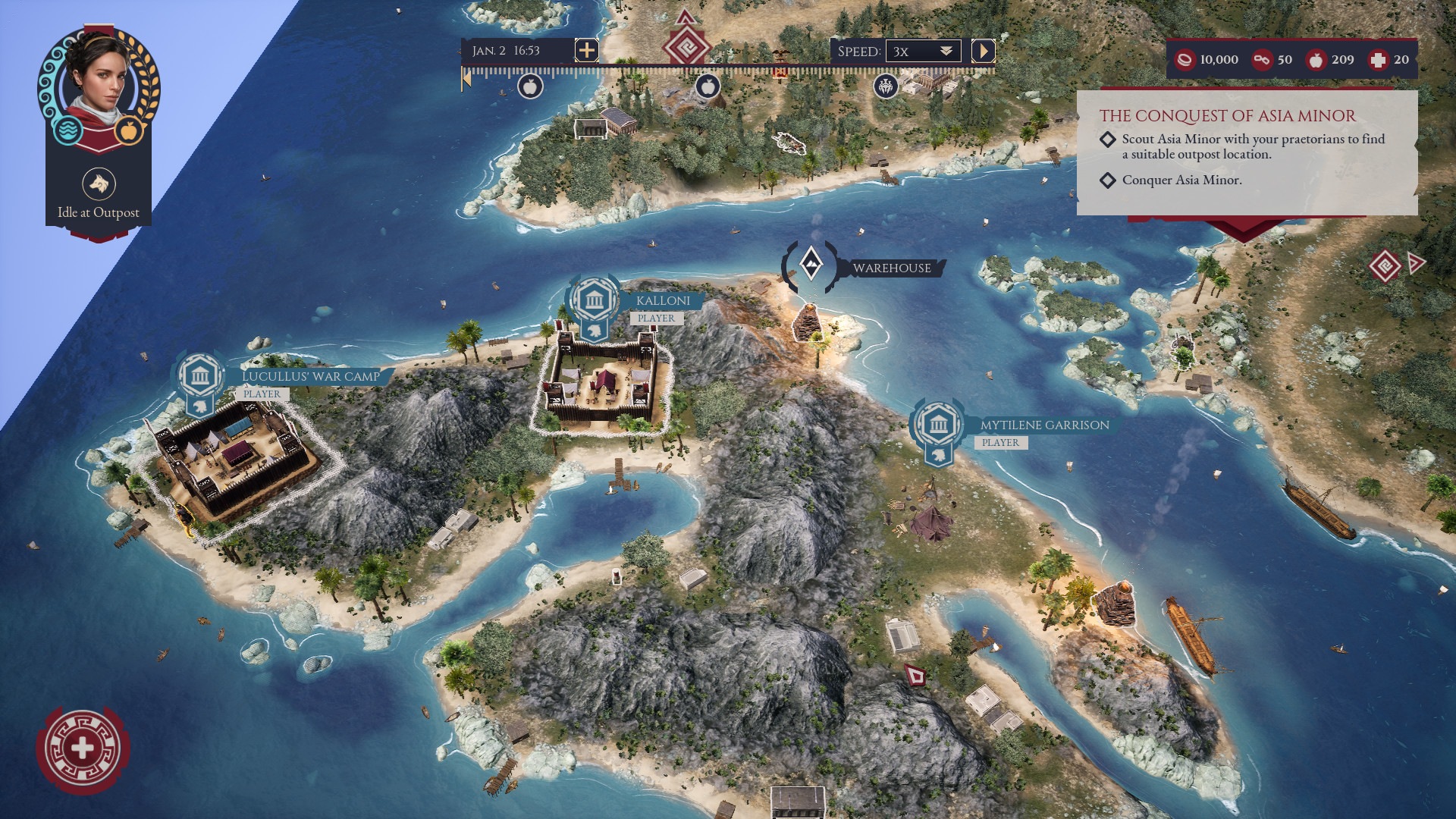Toggle the 'Conquer Asia Minor' objective diamond
The height and width of the screenshot is (819, 1456).
click(x=1109, y=181)
